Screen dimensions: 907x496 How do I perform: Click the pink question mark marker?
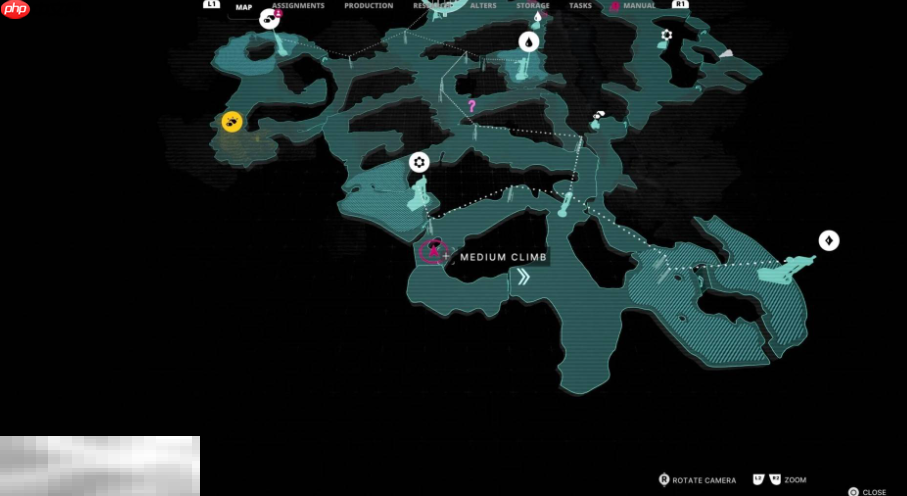point(472,105)
